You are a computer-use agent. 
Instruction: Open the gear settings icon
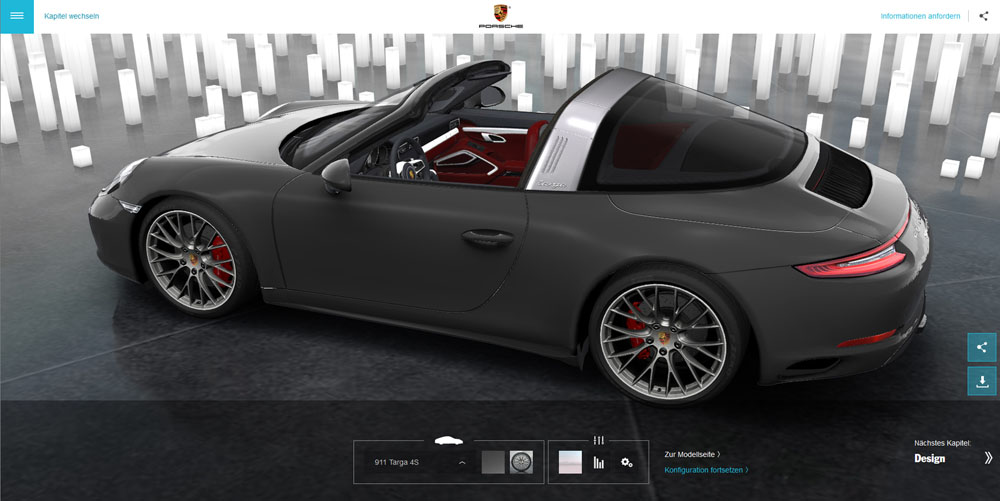(x=627, y=462)
